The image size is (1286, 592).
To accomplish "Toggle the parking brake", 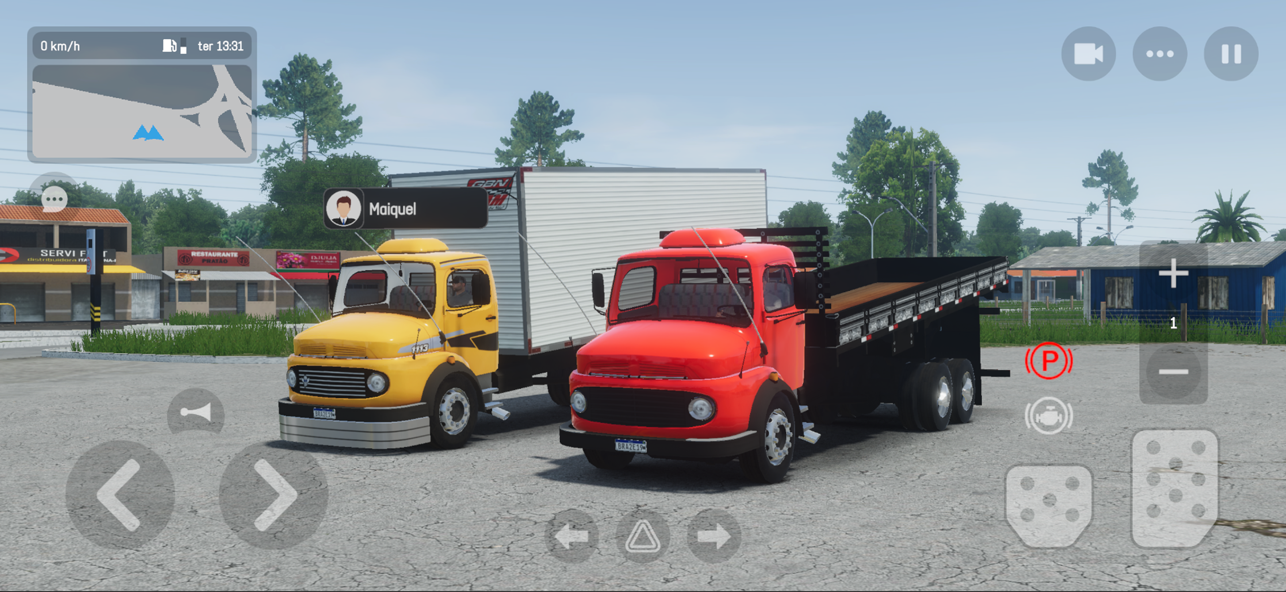I will pyautogui.click(x=1048, y=361).
